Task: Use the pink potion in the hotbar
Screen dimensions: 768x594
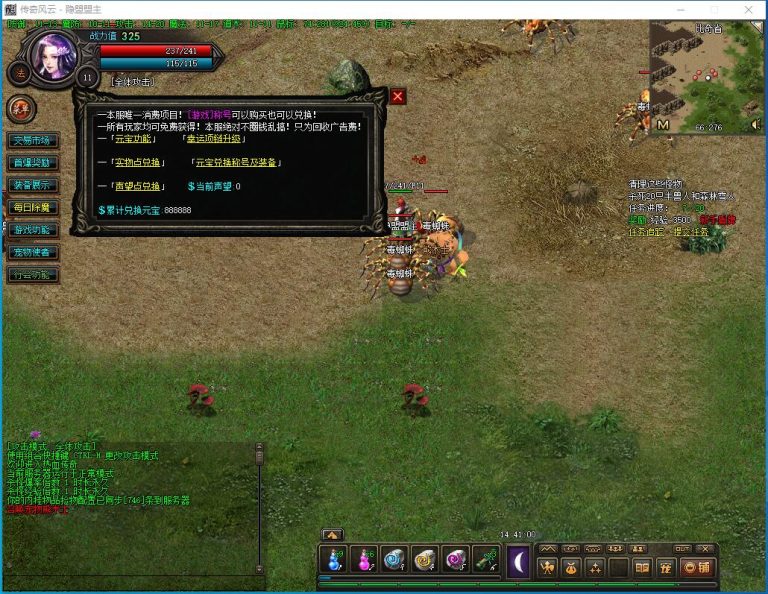Action: pos(364,560)
